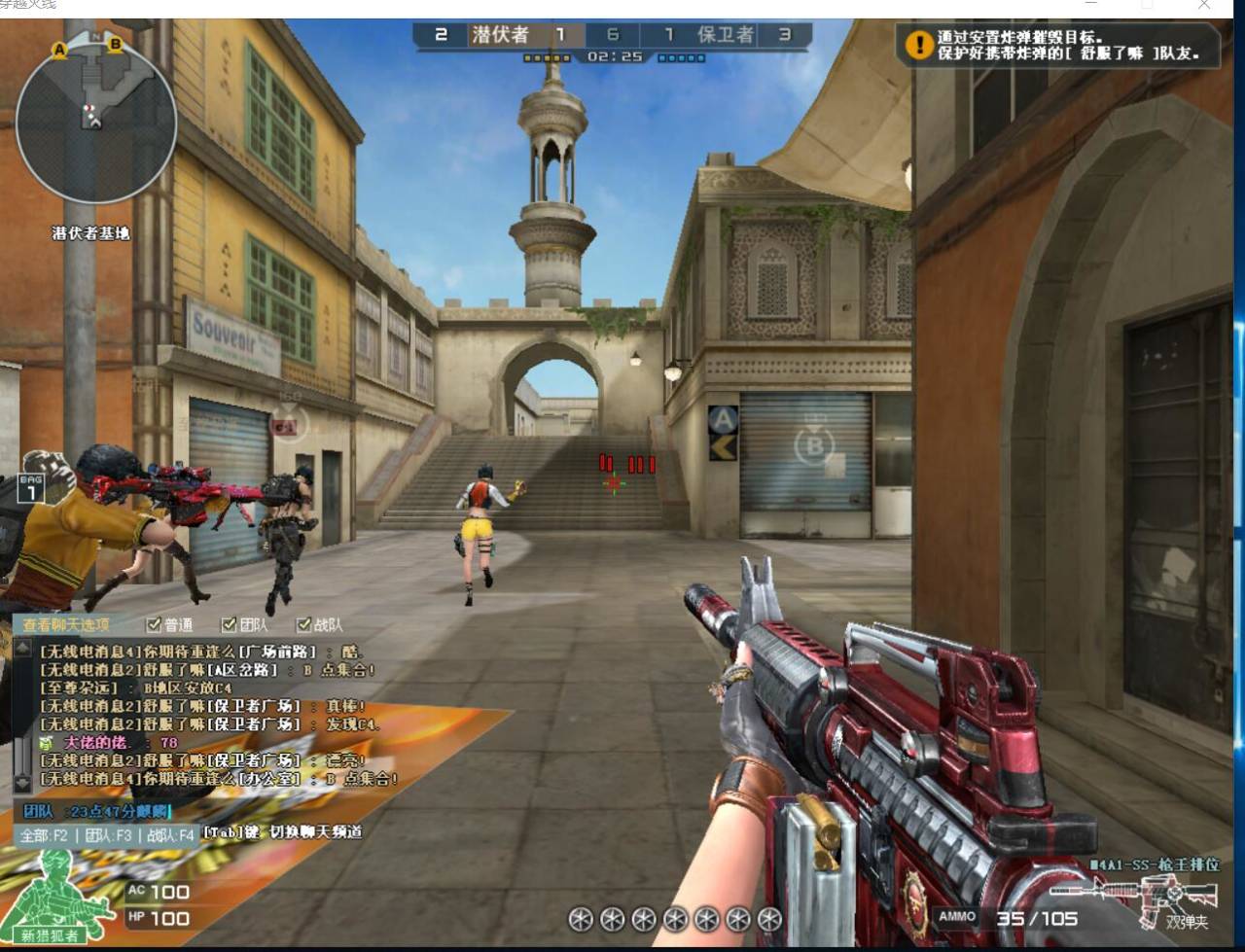Select the BAG 1 backpack indicator
Viewport: 1245px width, 952px height.
click(x=30, y=488)
